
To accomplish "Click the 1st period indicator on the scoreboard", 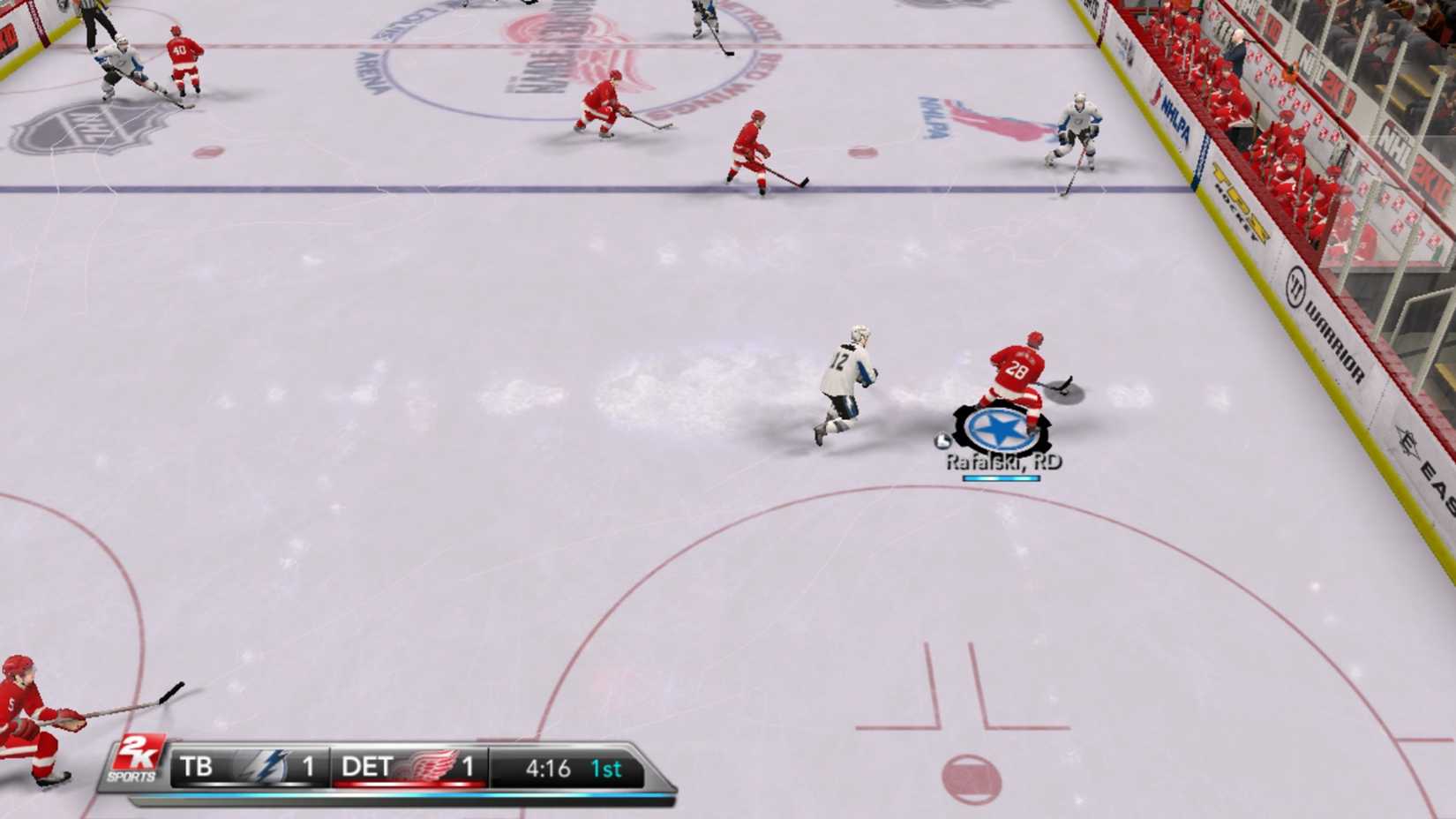I will [605, 768].
